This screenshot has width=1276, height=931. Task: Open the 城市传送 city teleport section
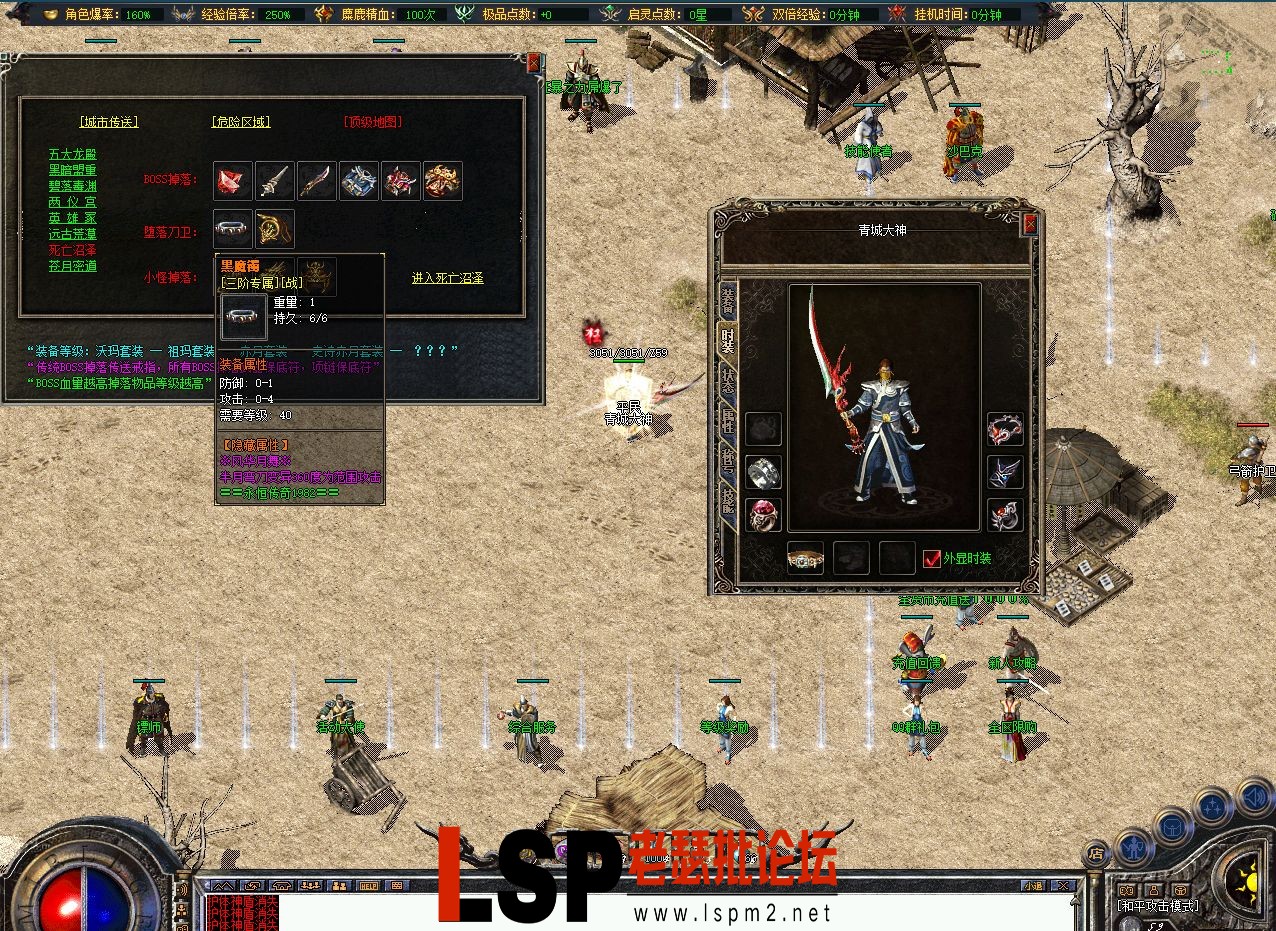click(x=109, y=122)
